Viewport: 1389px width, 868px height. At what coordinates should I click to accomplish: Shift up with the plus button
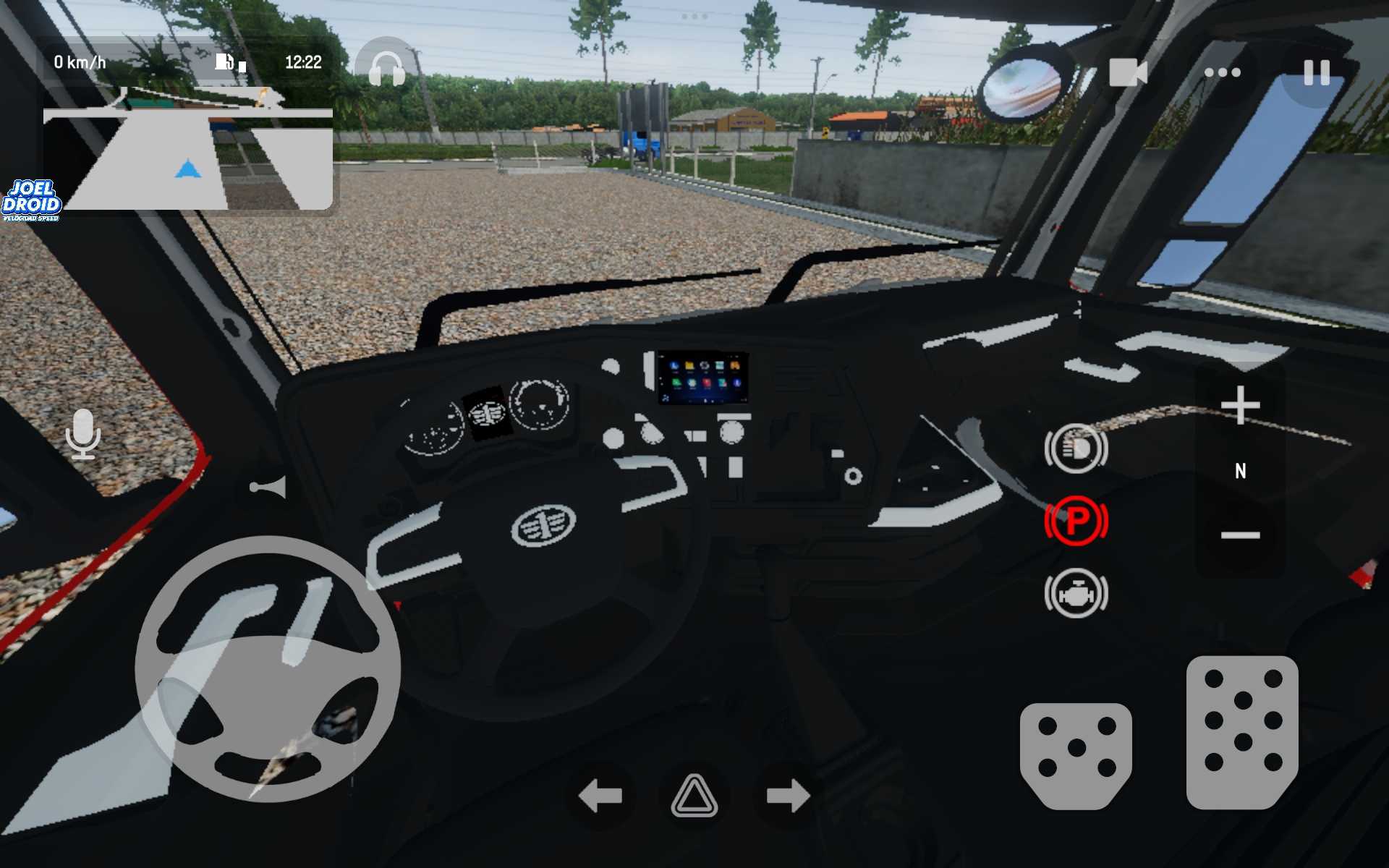tap(1240, 405)
